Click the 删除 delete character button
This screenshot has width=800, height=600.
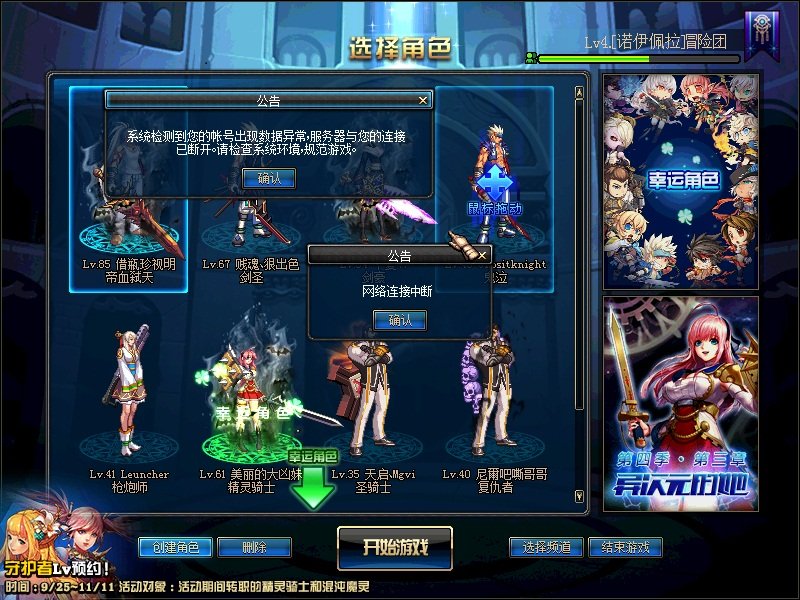point(254,547)
